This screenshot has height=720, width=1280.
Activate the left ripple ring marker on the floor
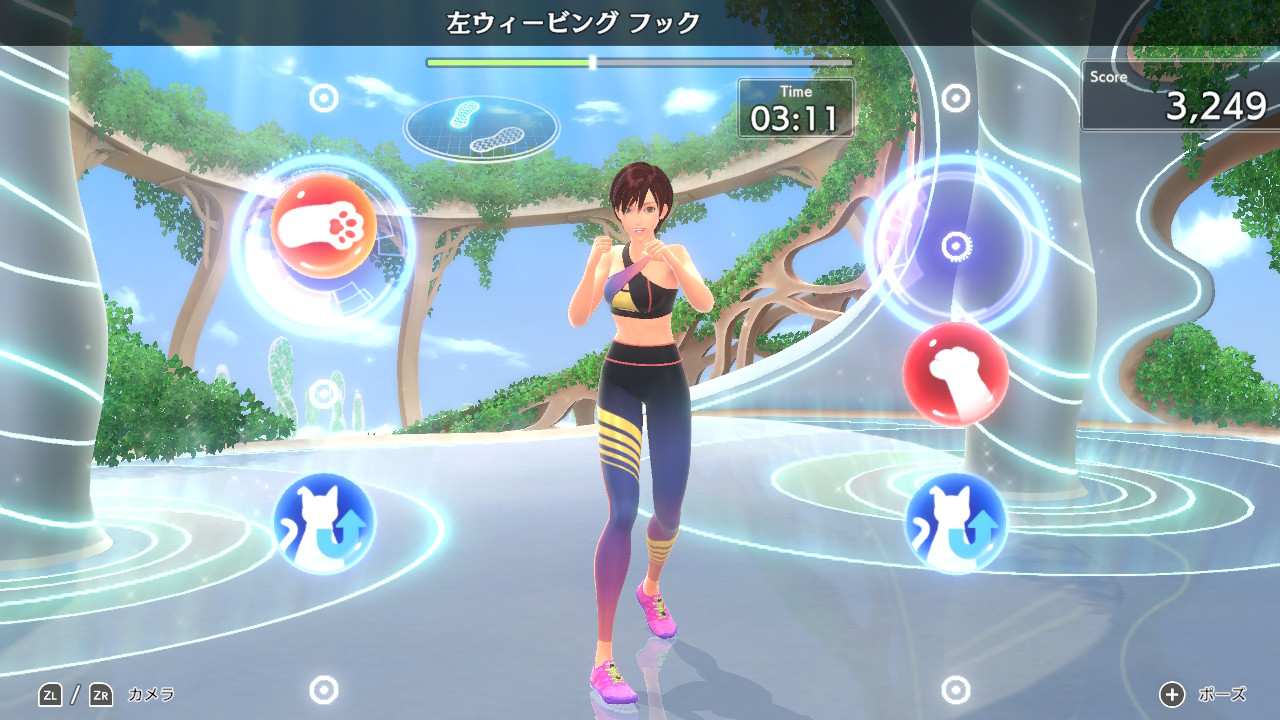pyautogui.click(x=322, y=690)
